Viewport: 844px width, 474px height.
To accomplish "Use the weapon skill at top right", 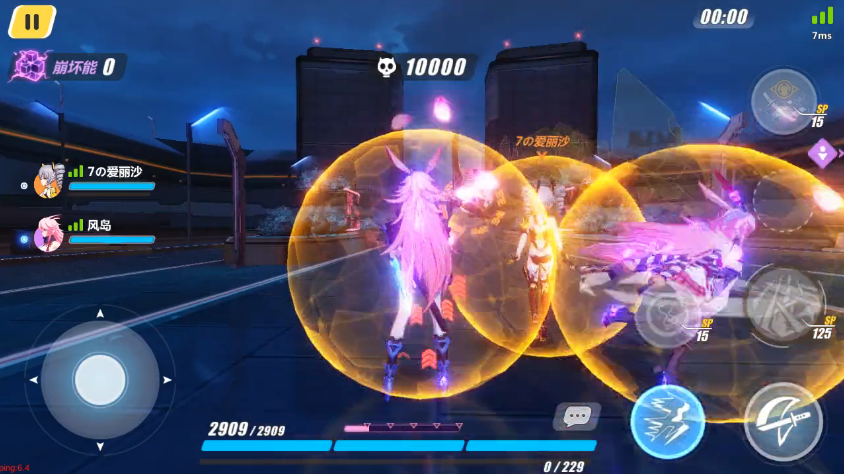I will tap(784, 101).
